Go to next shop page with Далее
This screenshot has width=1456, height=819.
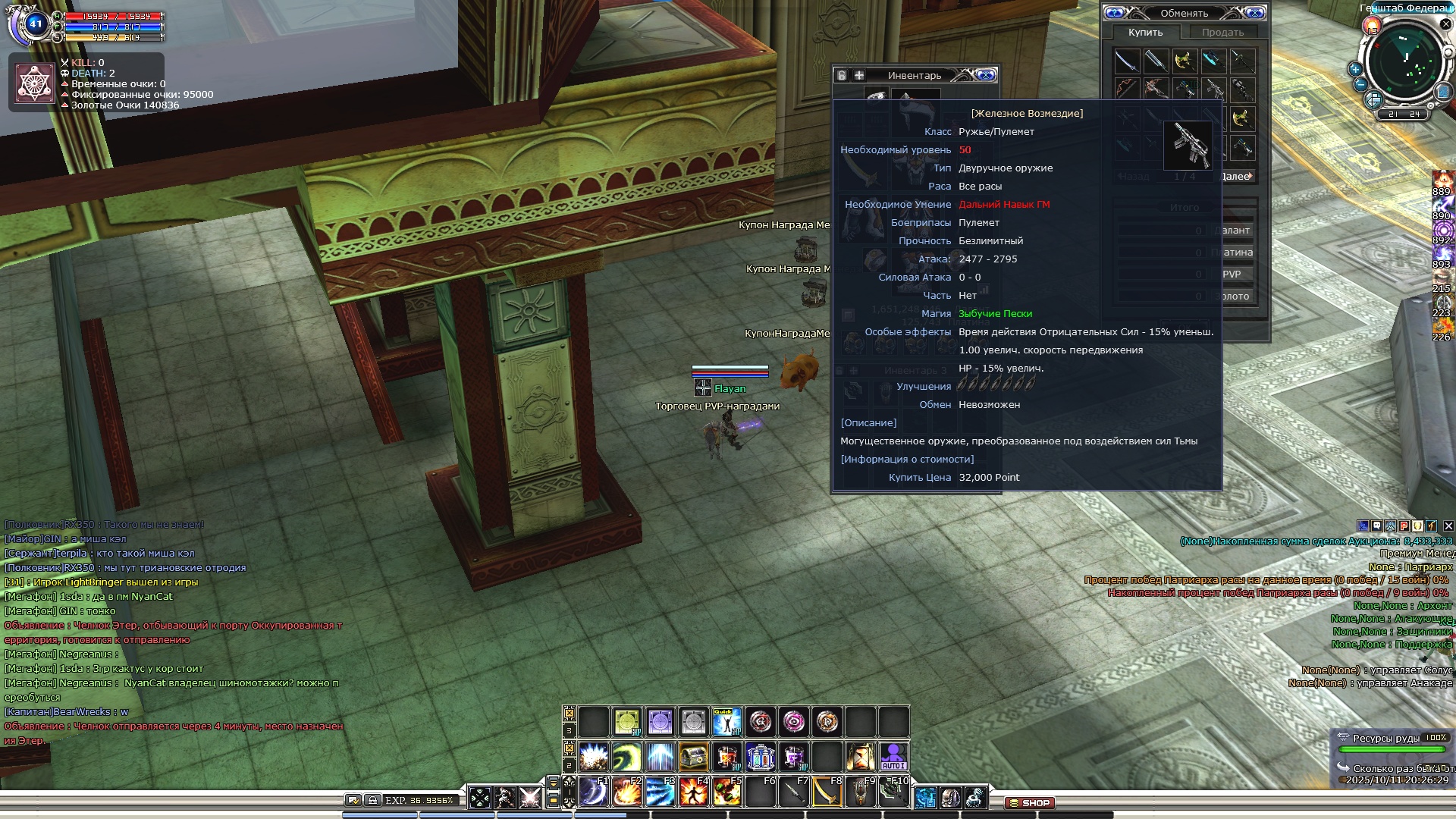coord(1236,177)
